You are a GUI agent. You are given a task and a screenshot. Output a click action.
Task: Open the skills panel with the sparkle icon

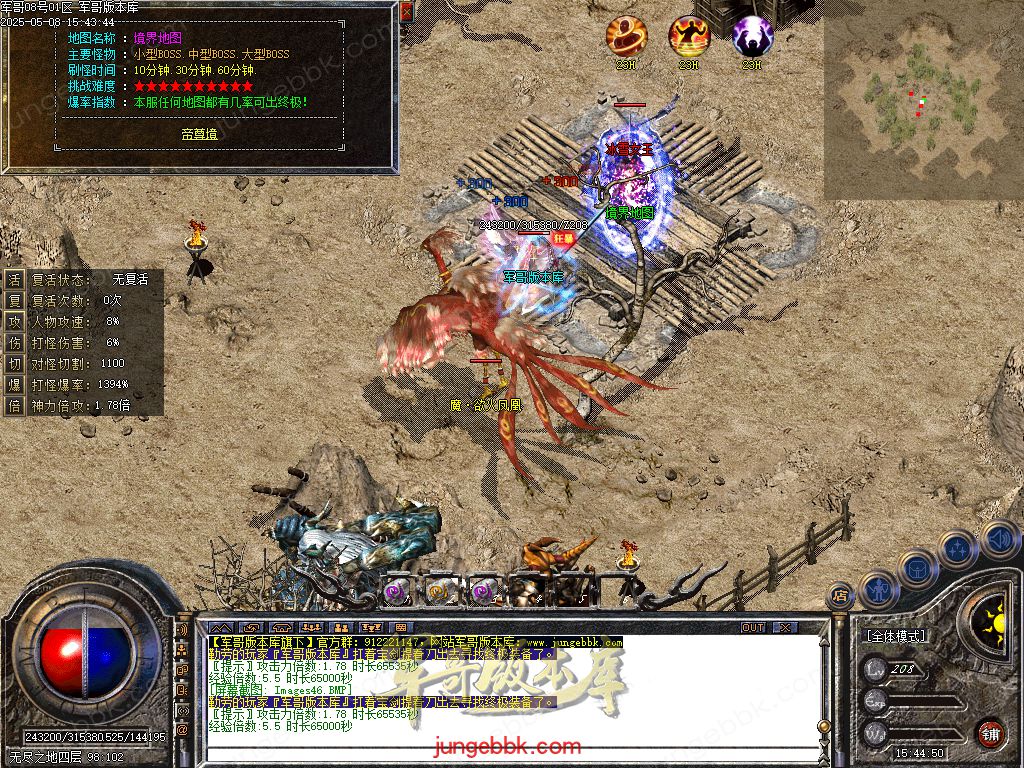click(957, 549)
